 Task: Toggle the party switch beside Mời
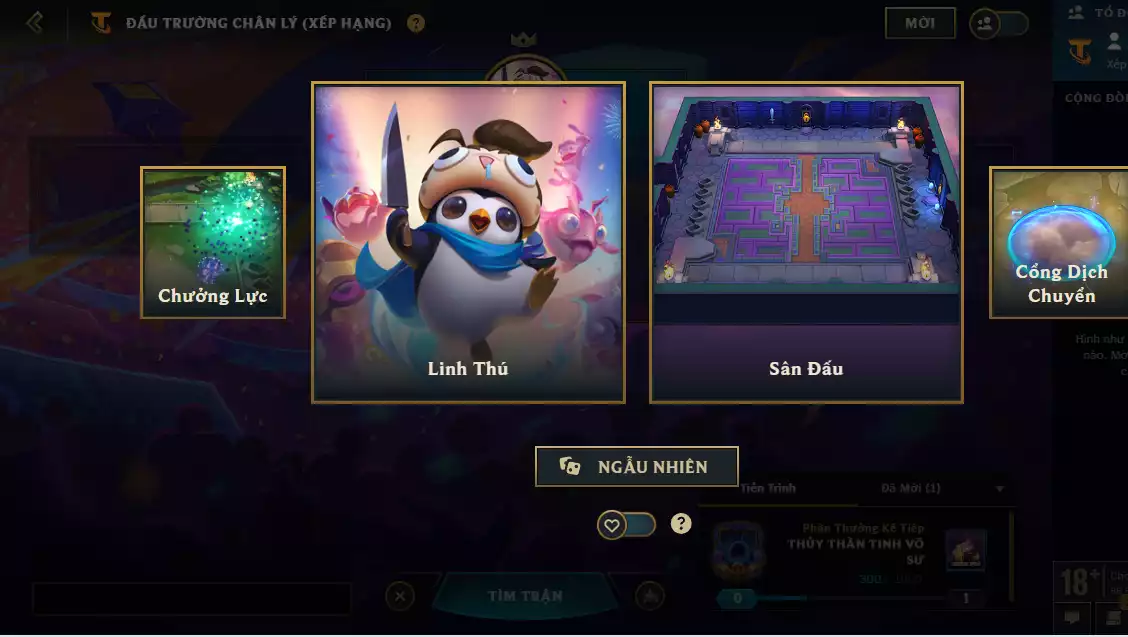(998, 24)
